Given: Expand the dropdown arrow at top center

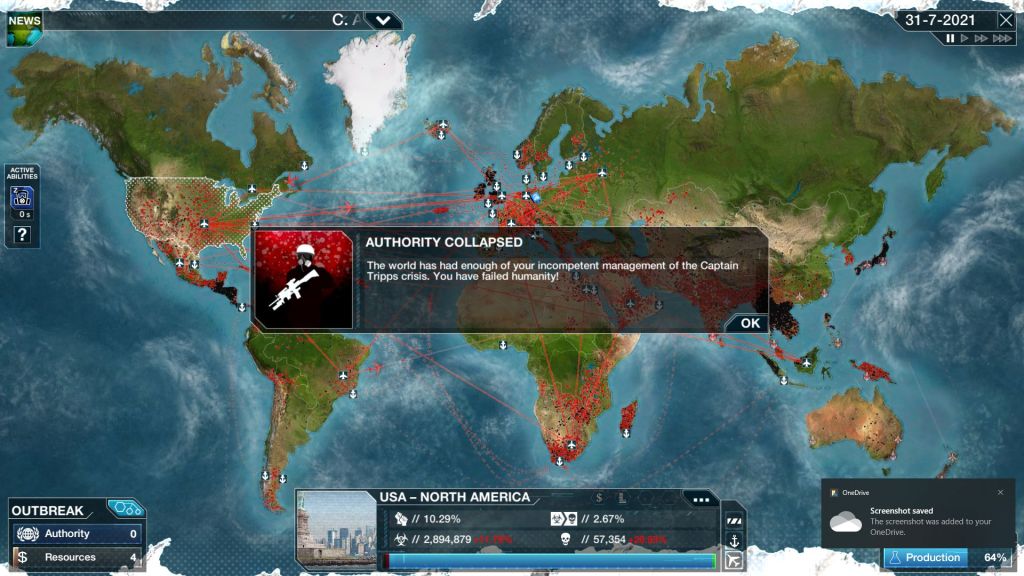Looking at the screenshot, I should (x=384, y=20).
